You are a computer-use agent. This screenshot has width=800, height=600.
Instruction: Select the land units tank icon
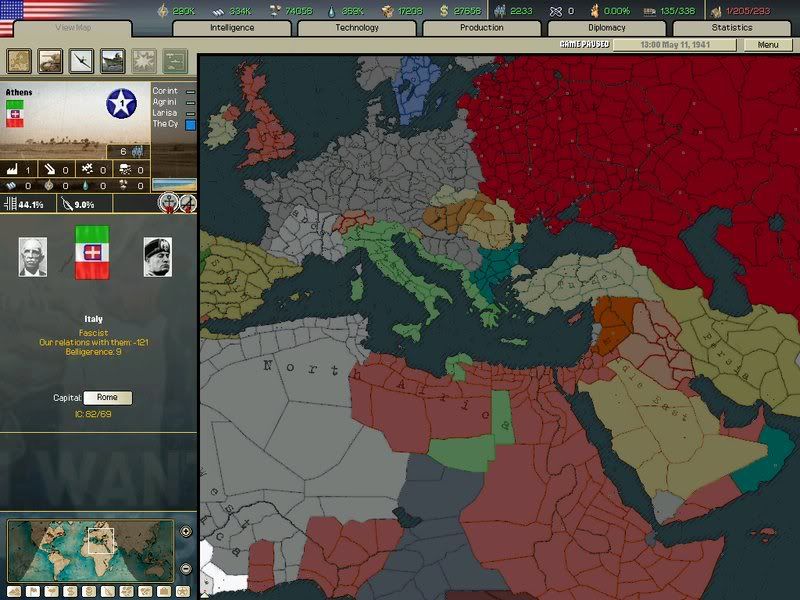click(50, 62)
